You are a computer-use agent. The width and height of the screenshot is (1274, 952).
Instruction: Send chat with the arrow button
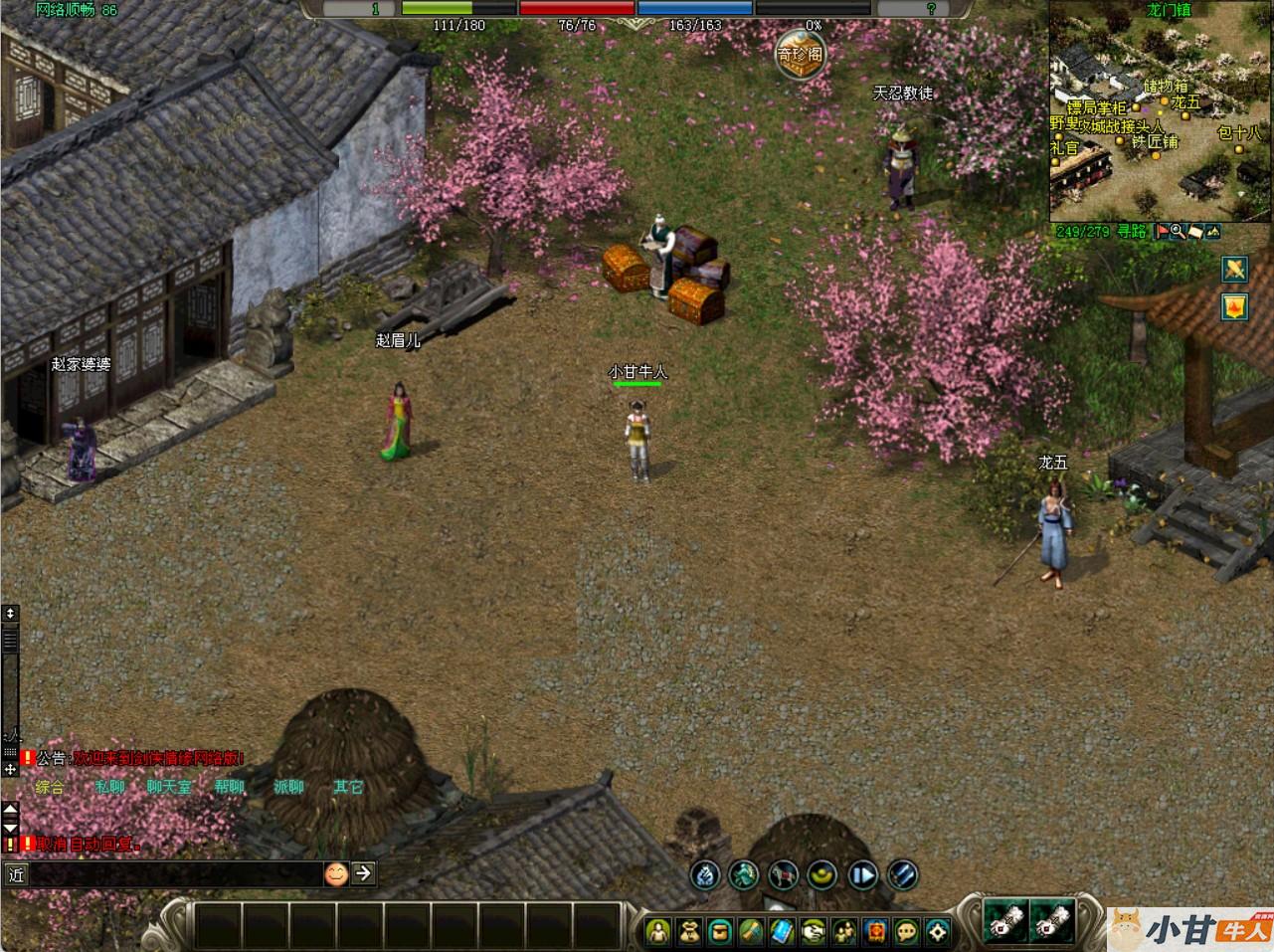pyautogui.click(x=364, y=873)
